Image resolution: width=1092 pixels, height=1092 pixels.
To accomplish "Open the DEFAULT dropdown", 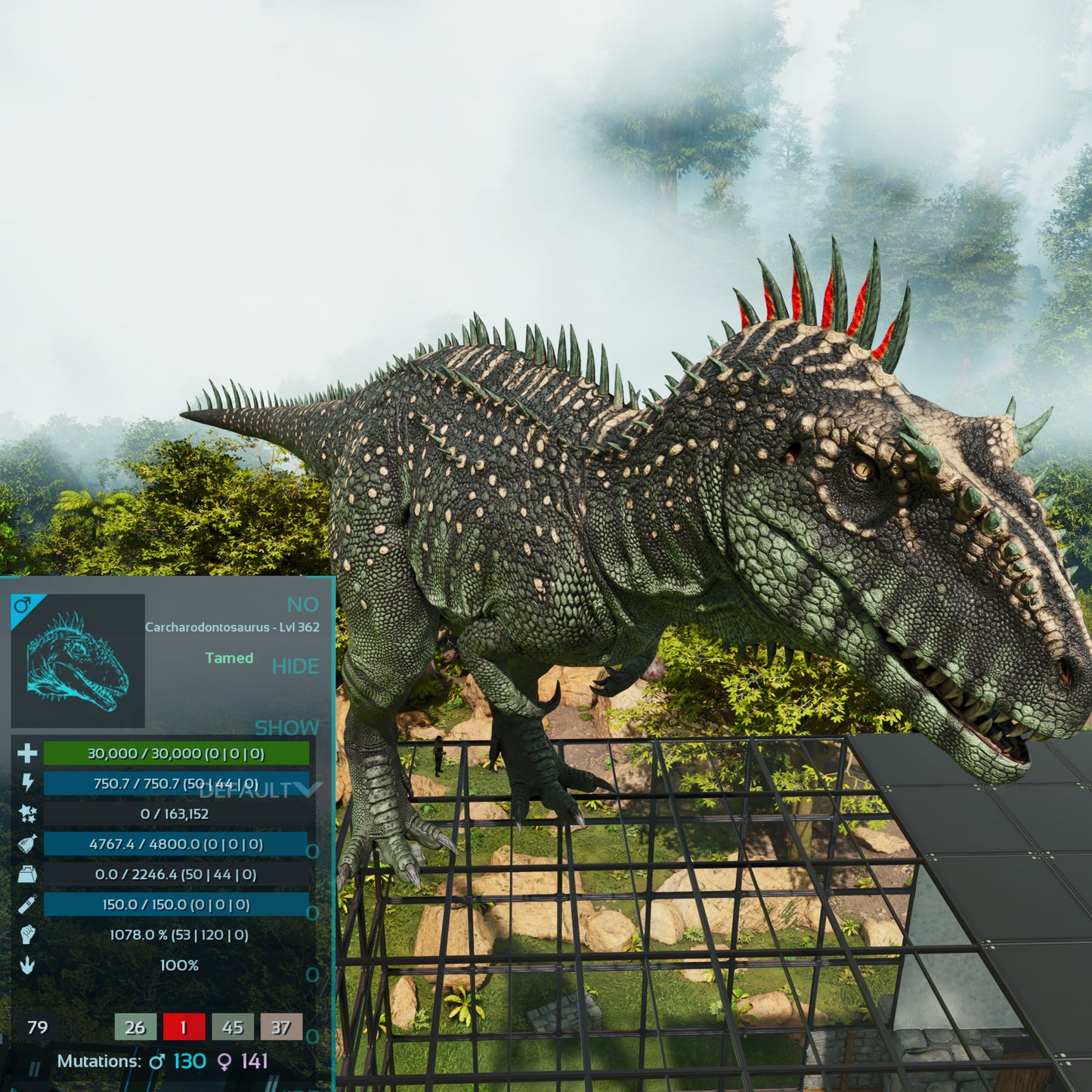I will tap(261, 790).
